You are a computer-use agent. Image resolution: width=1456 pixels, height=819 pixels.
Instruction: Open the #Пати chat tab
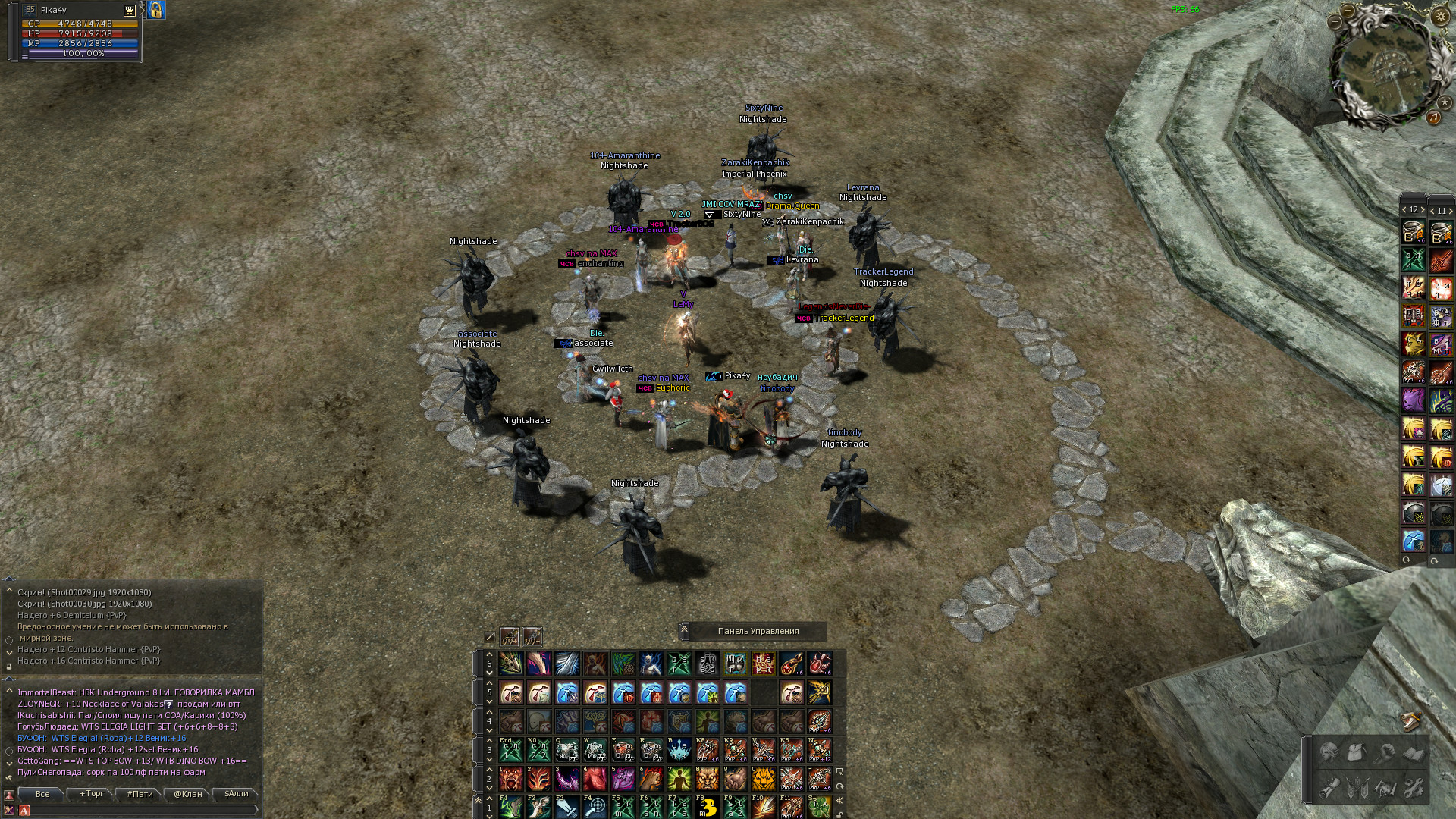(140, 794)
